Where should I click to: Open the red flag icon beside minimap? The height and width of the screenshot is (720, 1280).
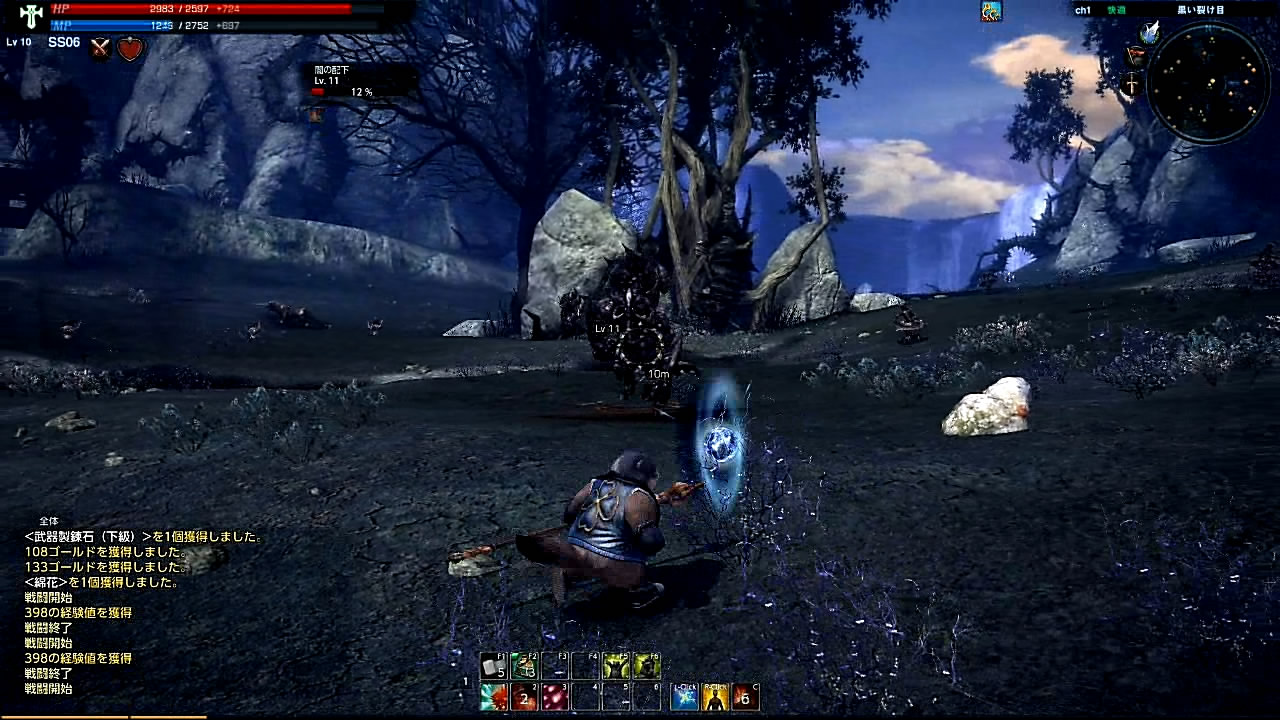1136,56
